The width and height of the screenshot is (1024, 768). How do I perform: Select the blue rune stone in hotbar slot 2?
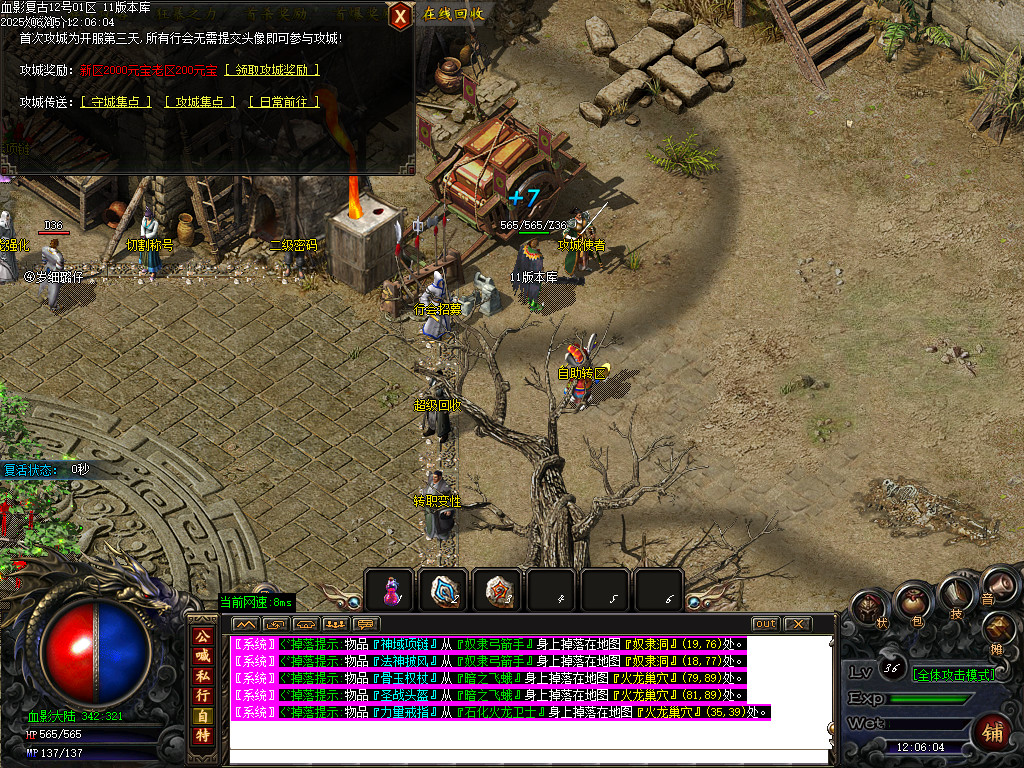tap(443, 590)
